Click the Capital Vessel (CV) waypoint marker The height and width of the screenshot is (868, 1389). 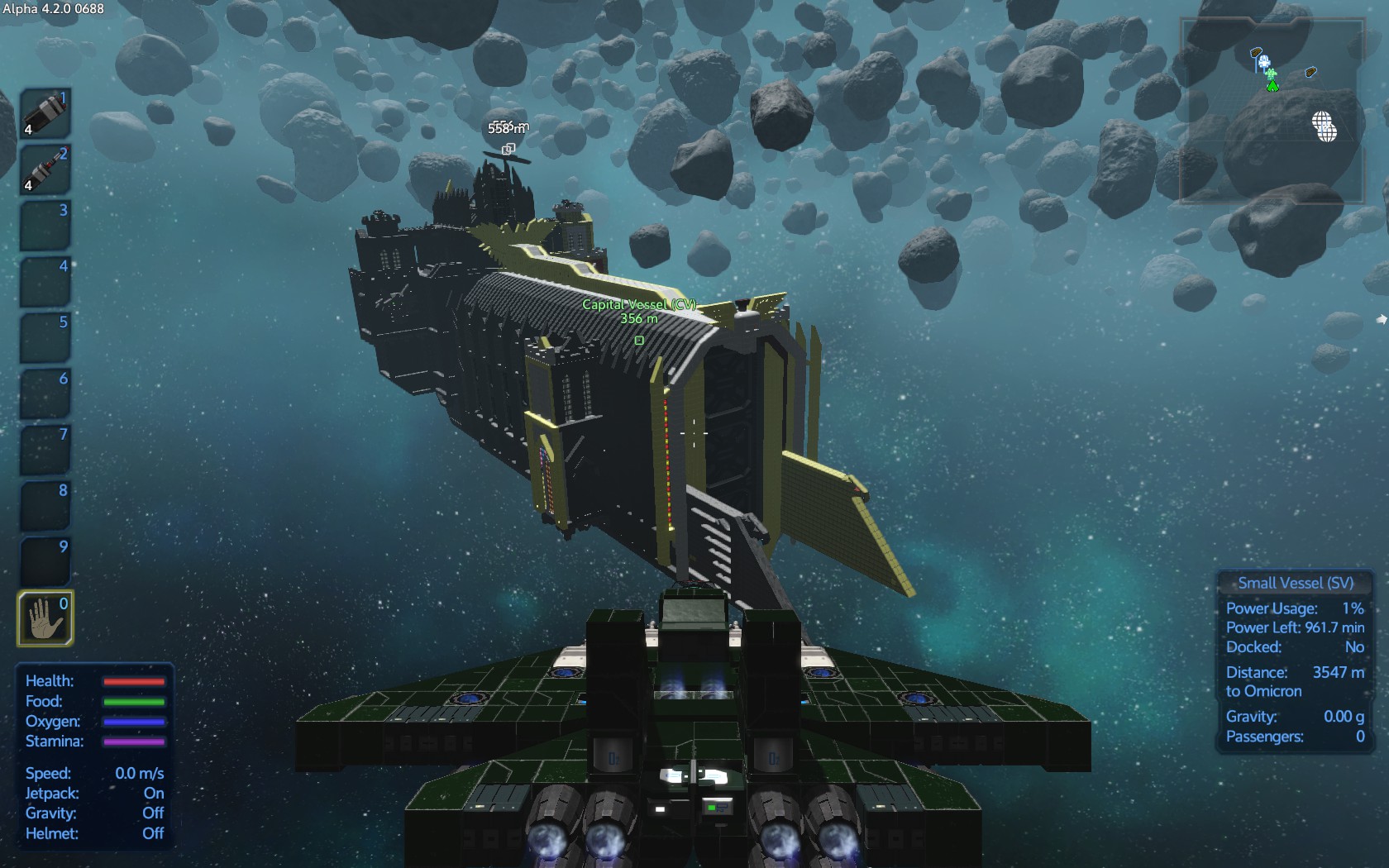[x=639, y=340]
